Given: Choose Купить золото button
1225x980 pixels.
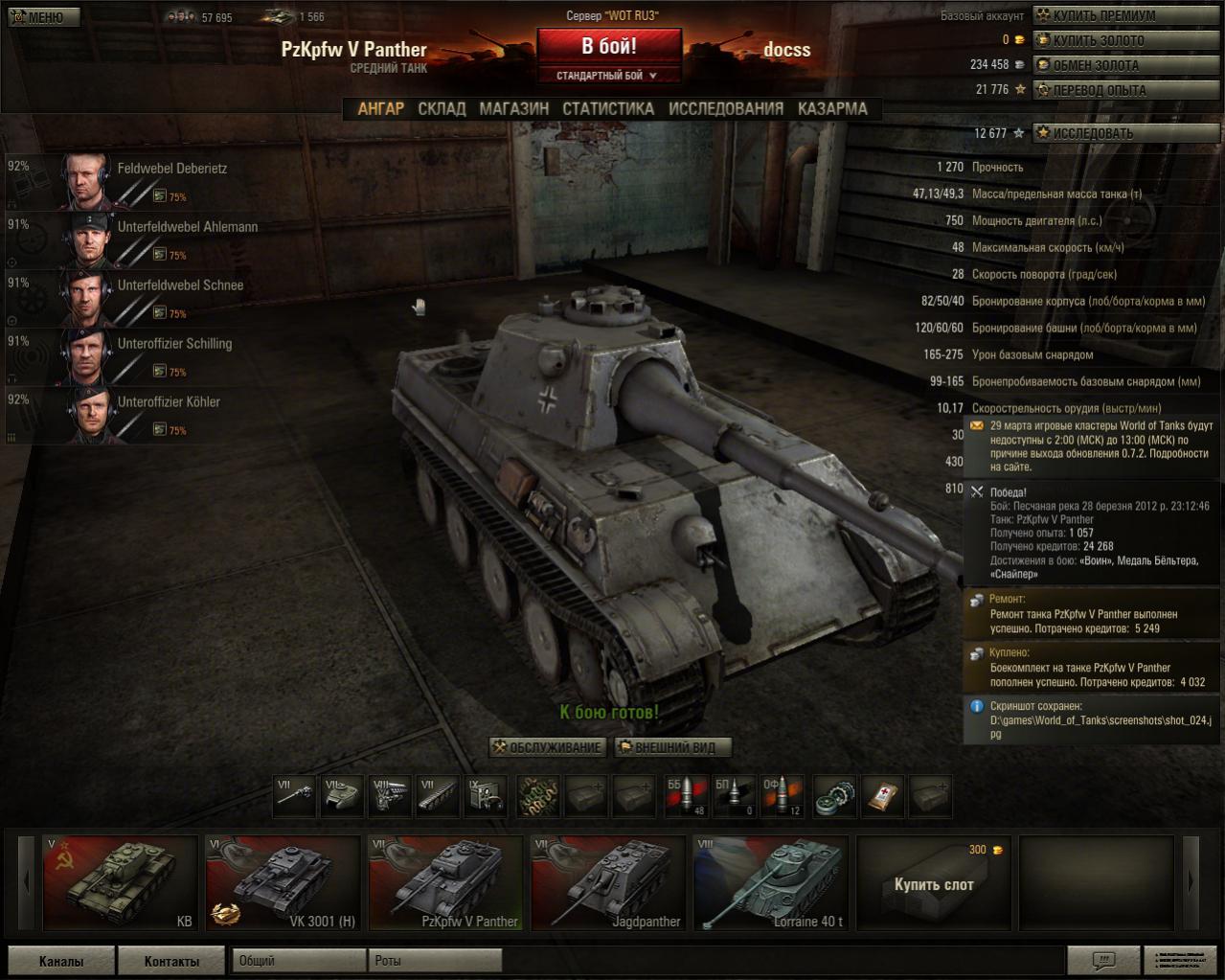Looking at the screenshot, I should 1126,40.
